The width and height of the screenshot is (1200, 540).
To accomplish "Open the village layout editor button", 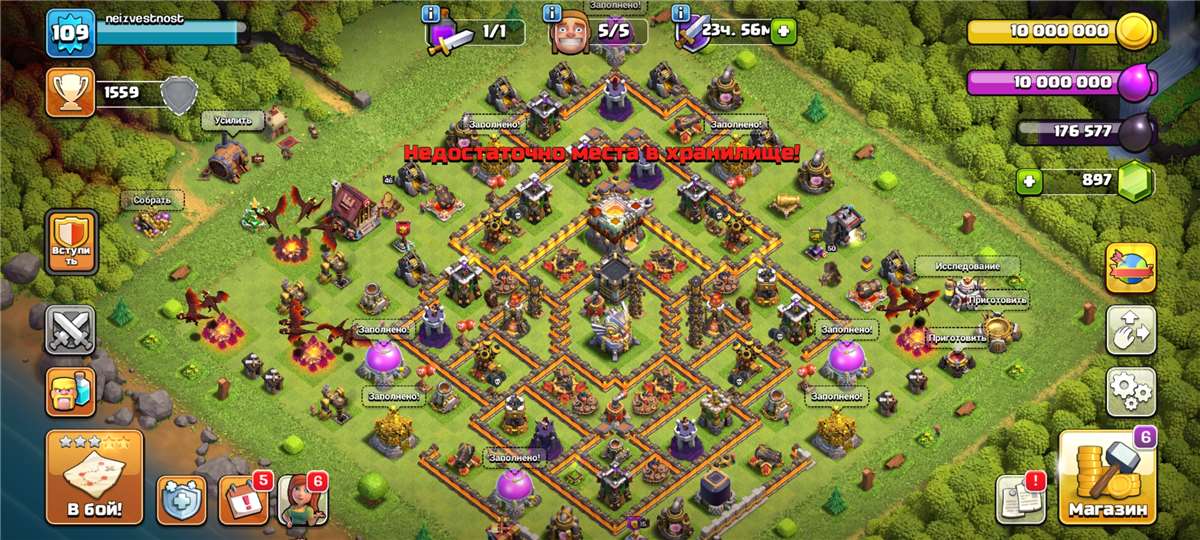I will (x=1130, y=329).
